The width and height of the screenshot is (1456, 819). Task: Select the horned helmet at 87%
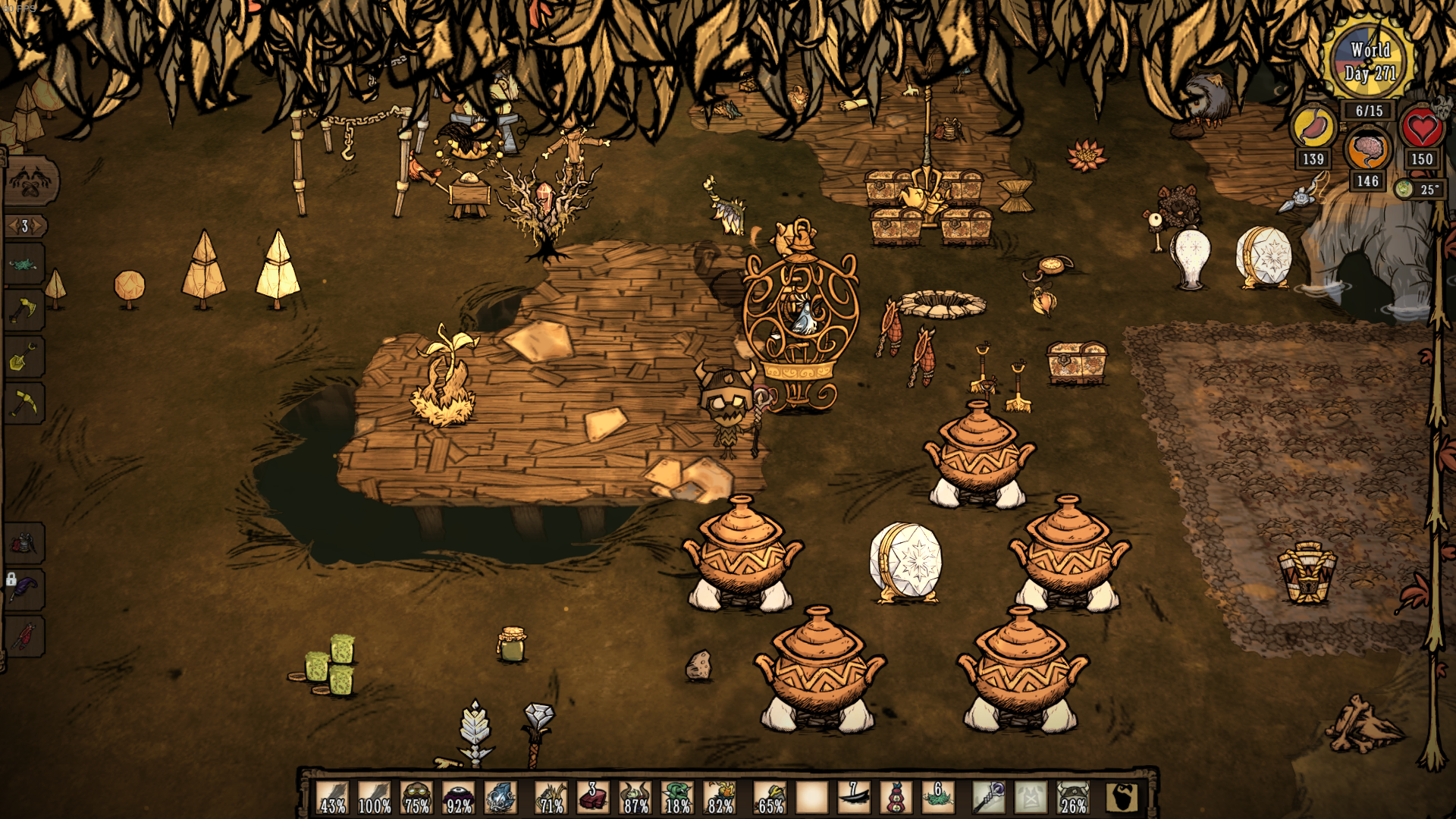635,798
